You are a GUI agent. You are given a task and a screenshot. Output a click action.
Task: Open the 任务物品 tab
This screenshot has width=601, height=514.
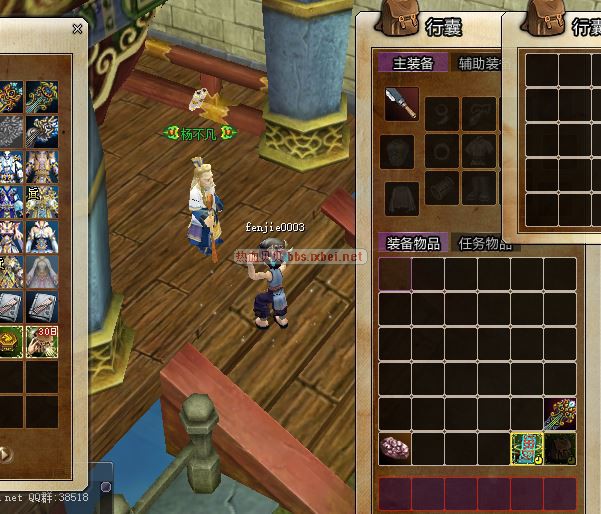(484, 243)
